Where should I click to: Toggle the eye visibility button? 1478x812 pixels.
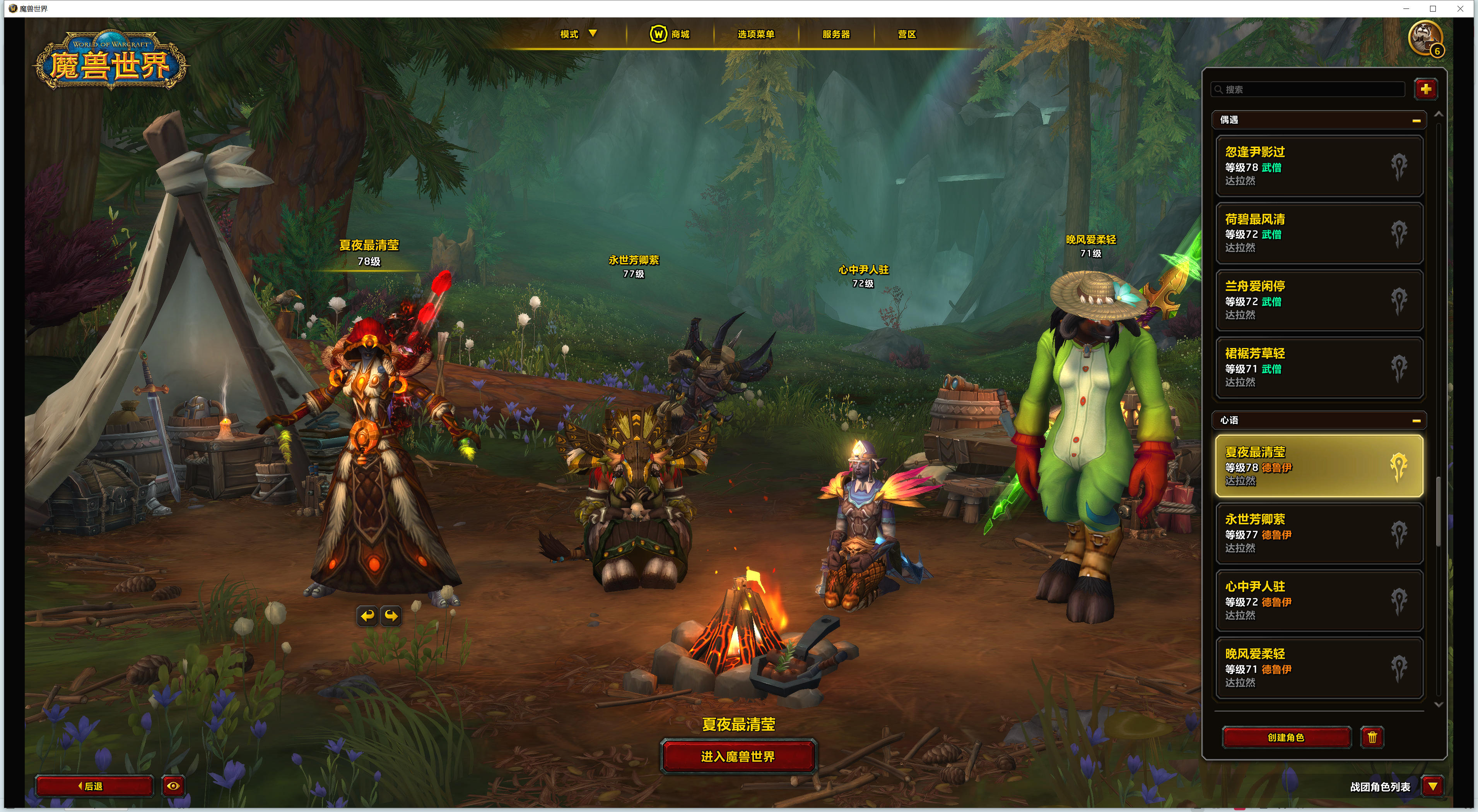(173, 786)
